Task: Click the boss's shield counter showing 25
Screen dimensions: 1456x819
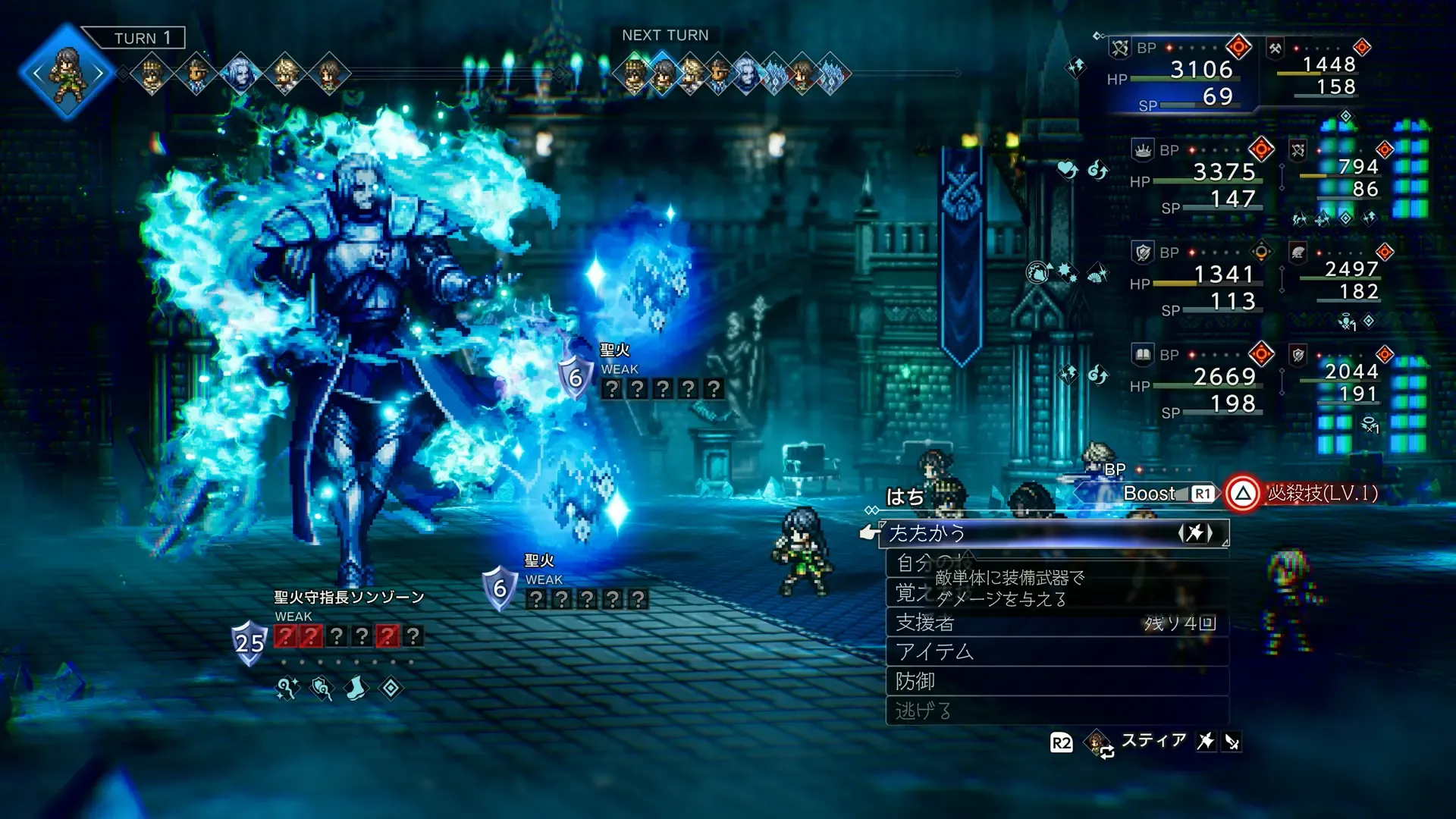Action: point(249,642)
